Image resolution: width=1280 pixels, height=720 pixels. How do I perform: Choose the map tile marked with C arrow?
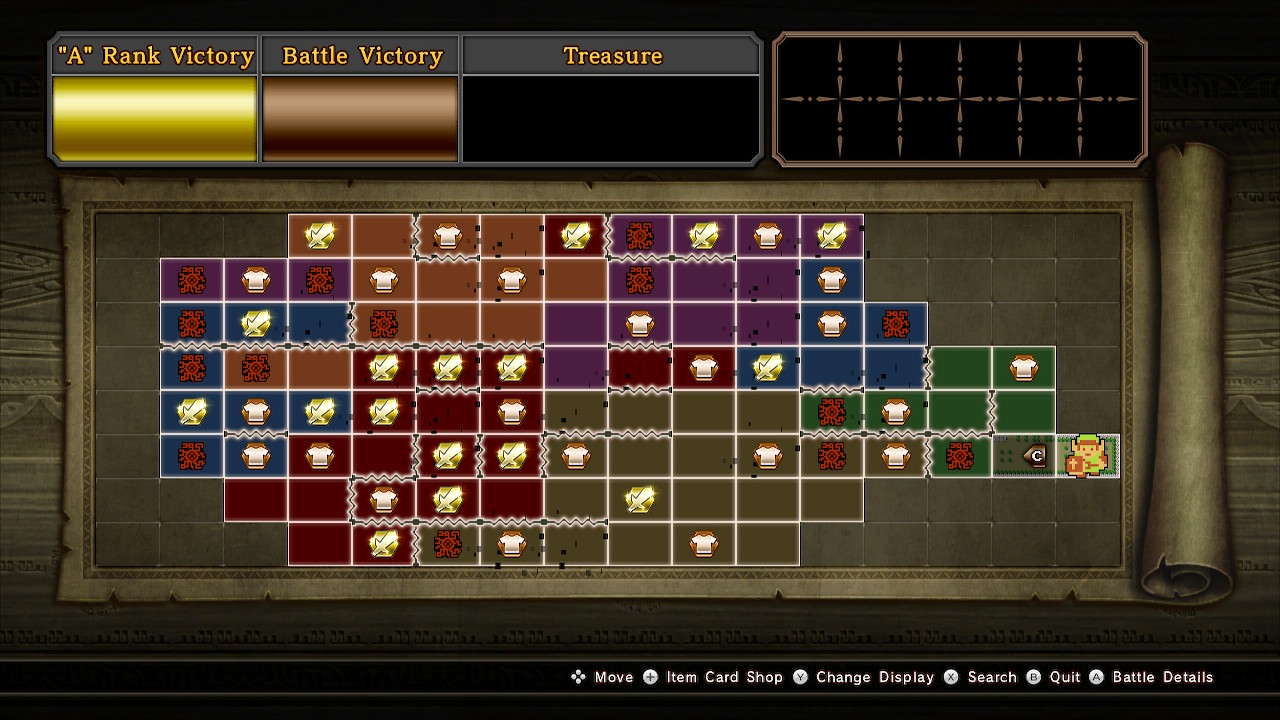[1024, 456]
